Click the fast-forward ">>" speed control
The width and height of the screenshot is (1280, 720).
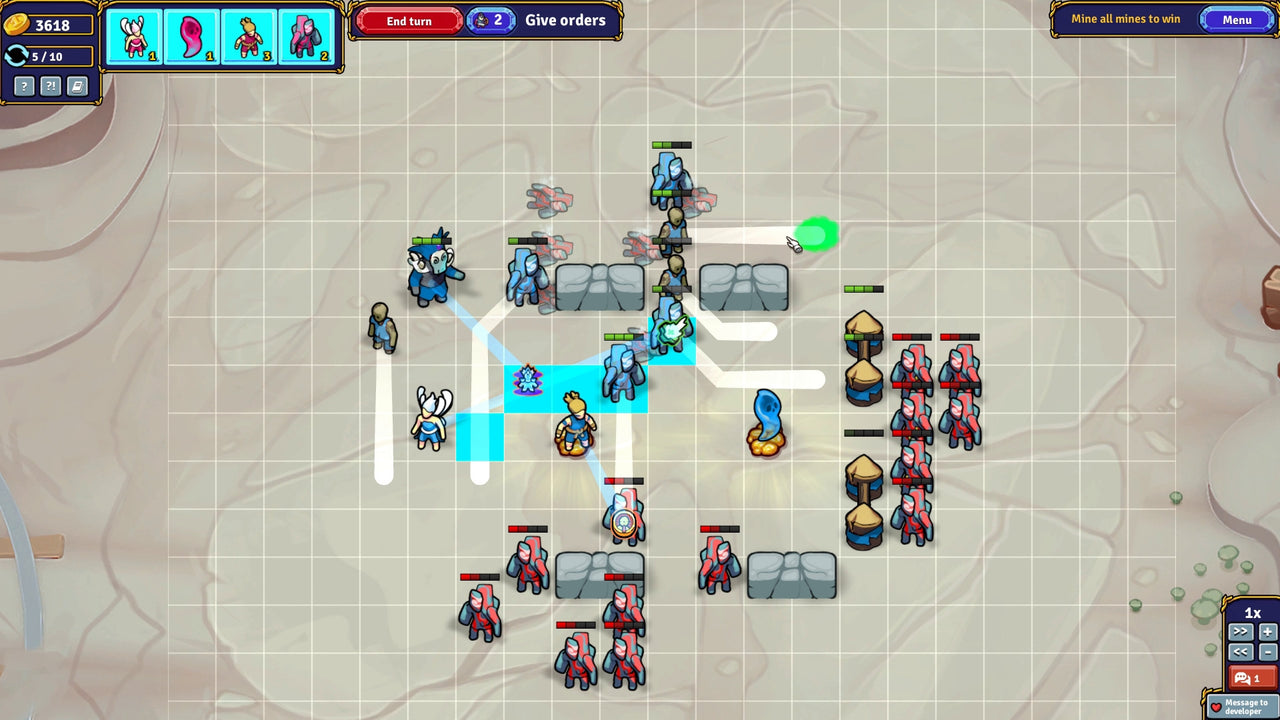(1240, 631)
